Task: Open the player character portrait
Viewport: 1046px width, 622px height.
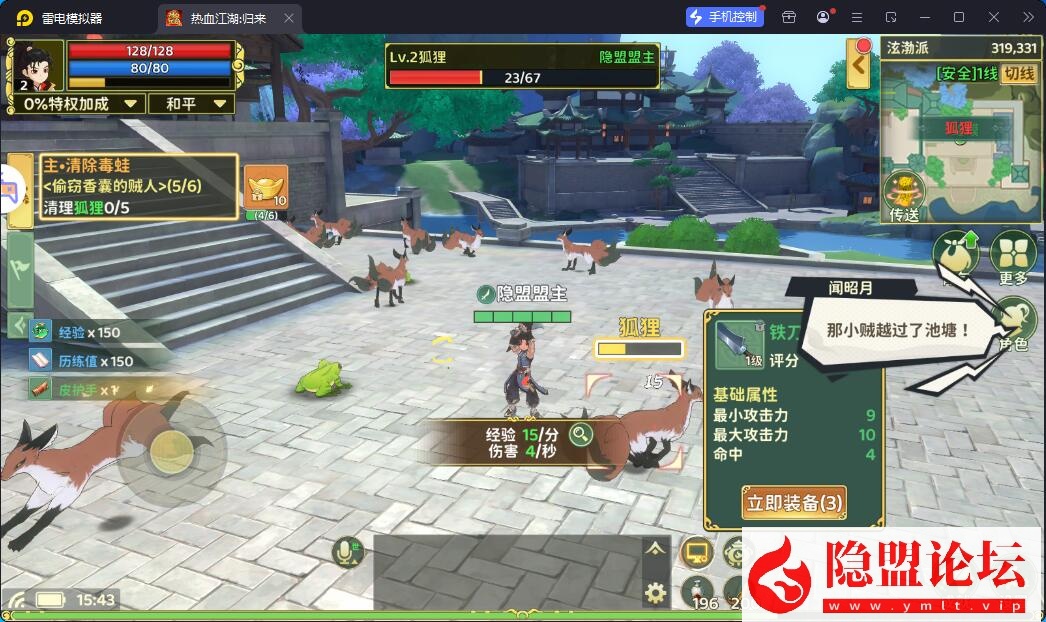Action: [38, 66]
